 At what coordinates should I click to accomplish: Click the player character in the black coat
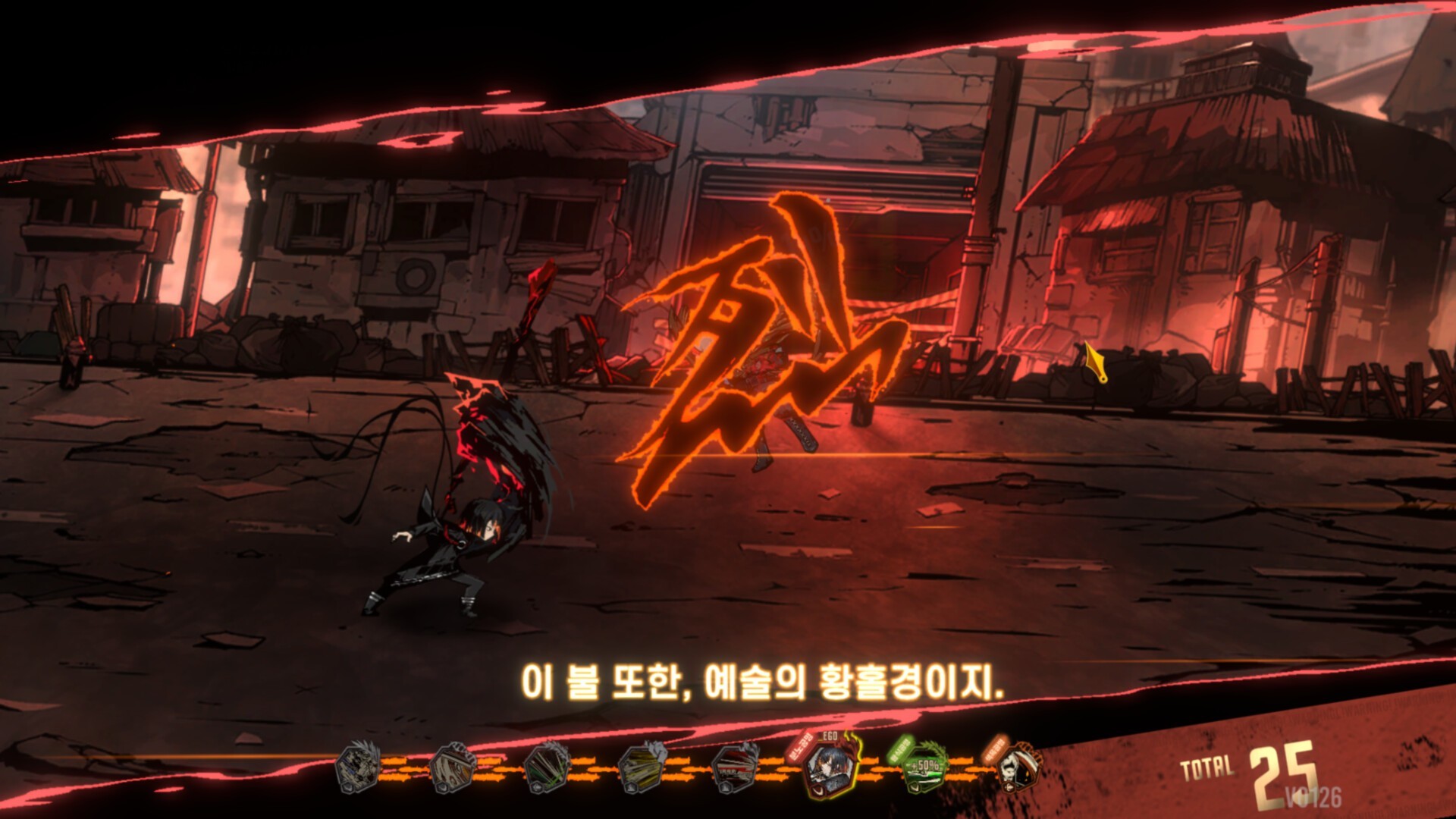tap(447, 546)
